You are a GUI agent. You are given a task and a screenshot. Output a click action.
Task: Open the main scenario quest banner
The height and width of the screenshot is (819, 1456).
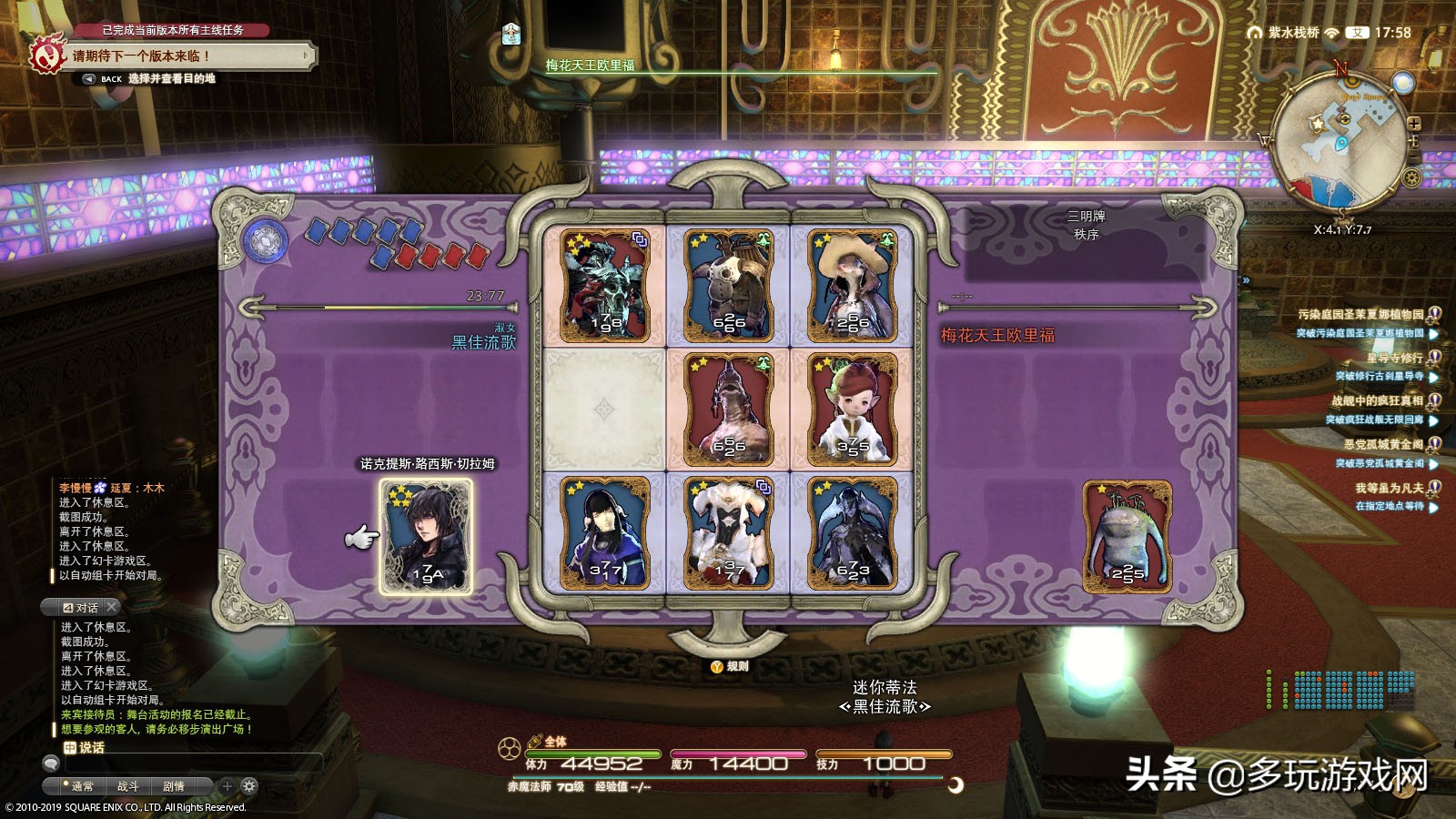(182, 56)
